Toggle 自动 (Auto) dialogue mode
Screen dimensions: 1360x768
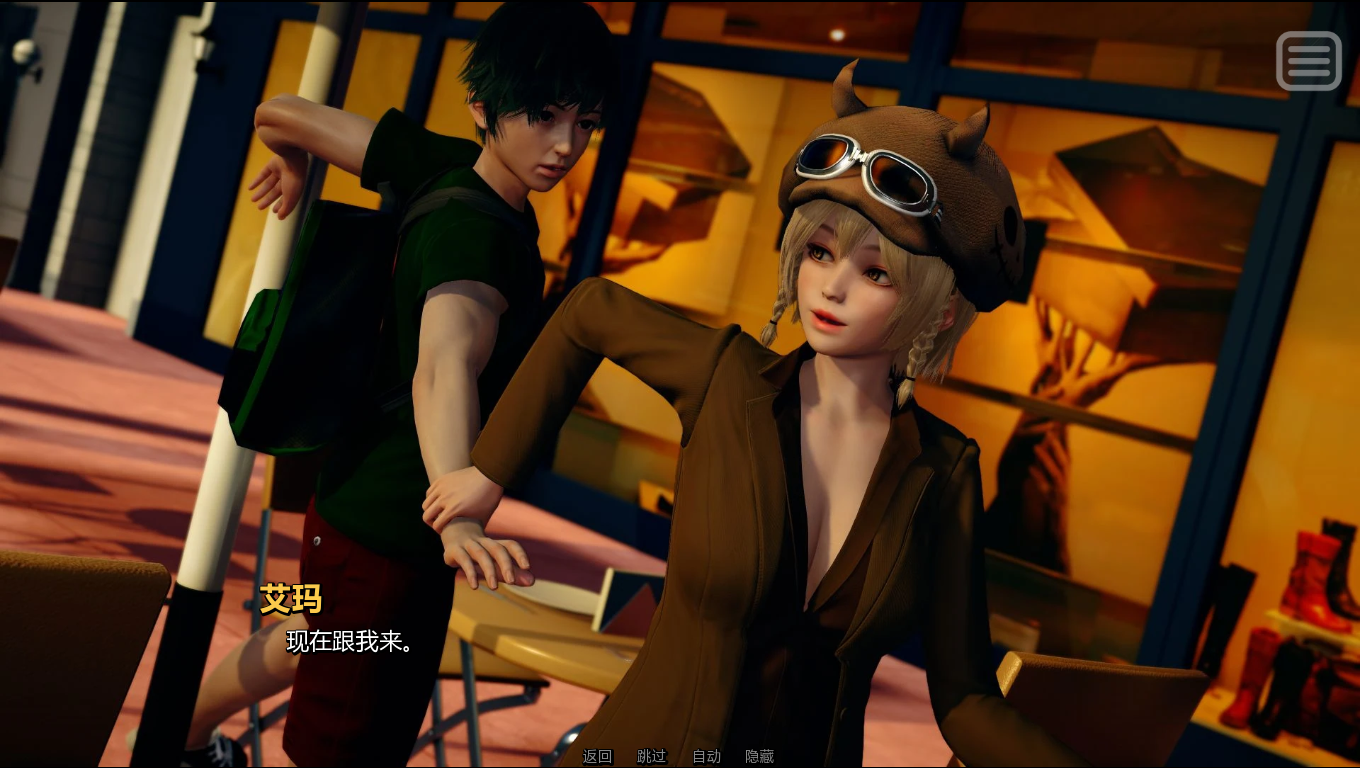[706, 757]
